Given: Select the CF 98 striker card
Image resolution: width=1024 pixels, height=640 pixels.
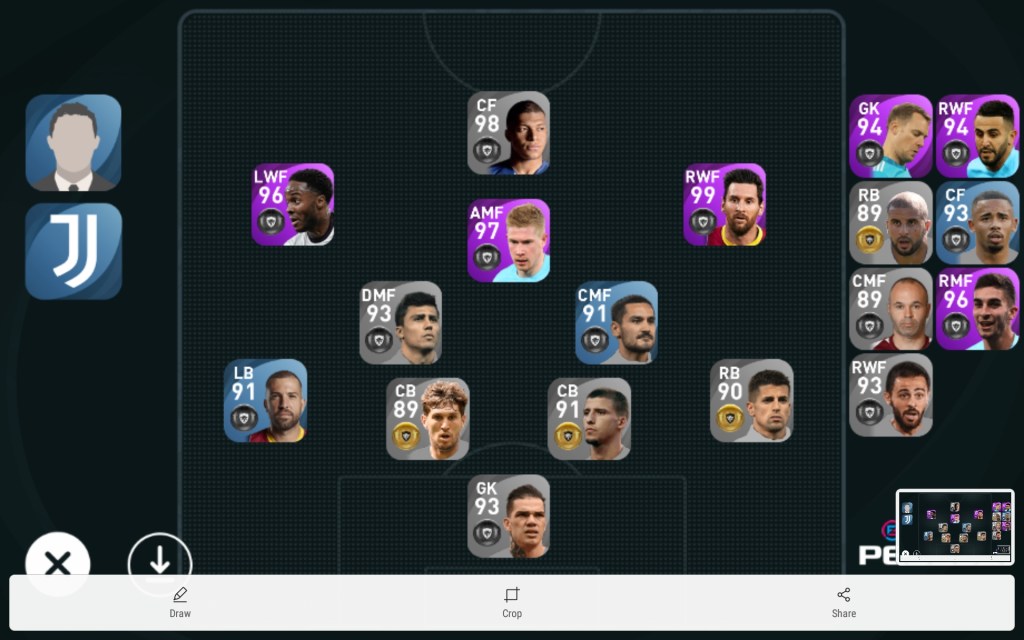Looking at the screenshot, I should coord(509,133).
